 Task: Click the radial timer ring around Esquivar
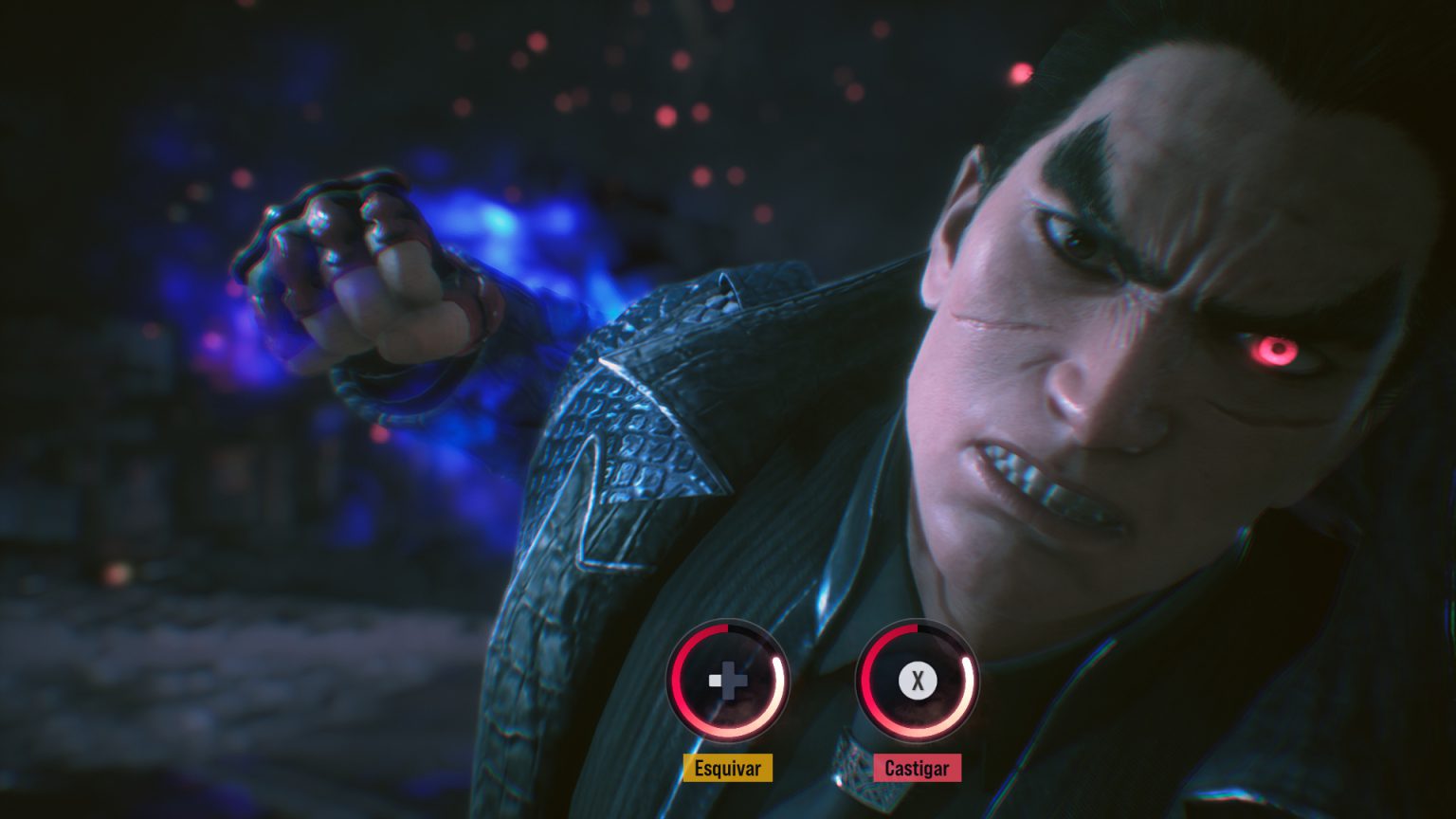(x=679, y=679)
